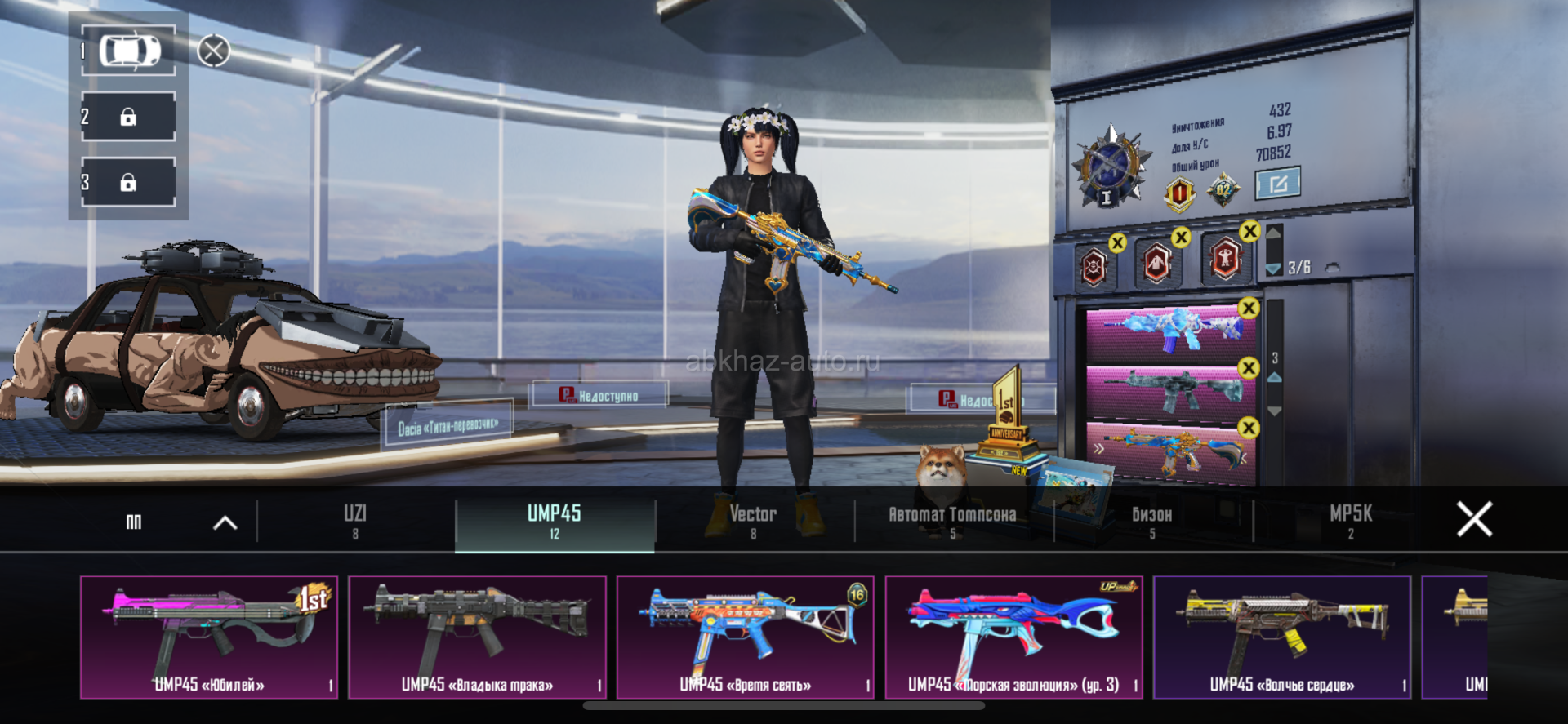Screen dimensions: 1568x724
Task: Choose the UMP45 «Владыка мрака» skin
Action: [477, 637]
